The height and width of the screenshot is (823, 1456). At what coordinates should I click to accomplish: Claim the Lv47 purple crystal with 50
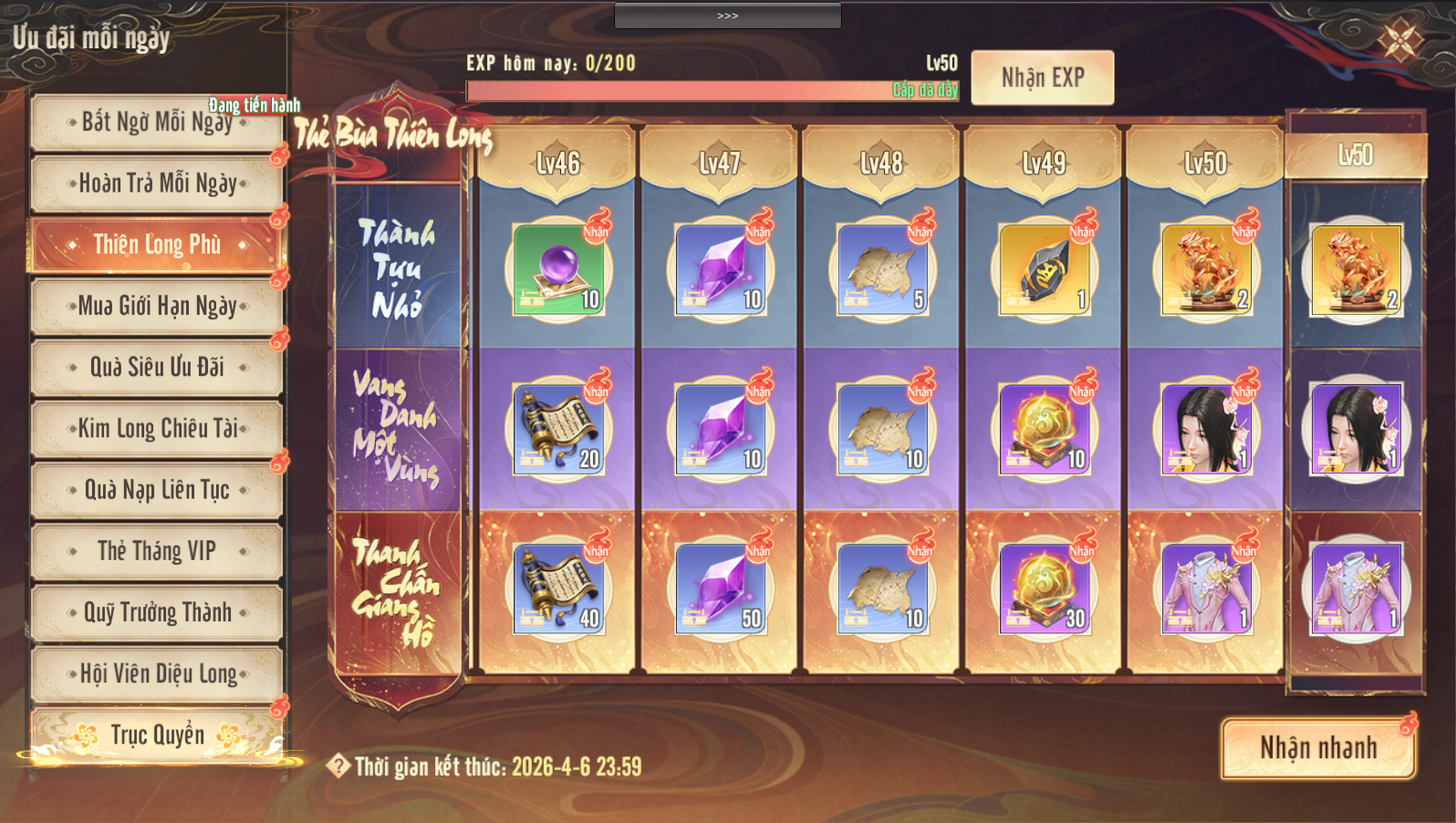(x=720, y=589)
